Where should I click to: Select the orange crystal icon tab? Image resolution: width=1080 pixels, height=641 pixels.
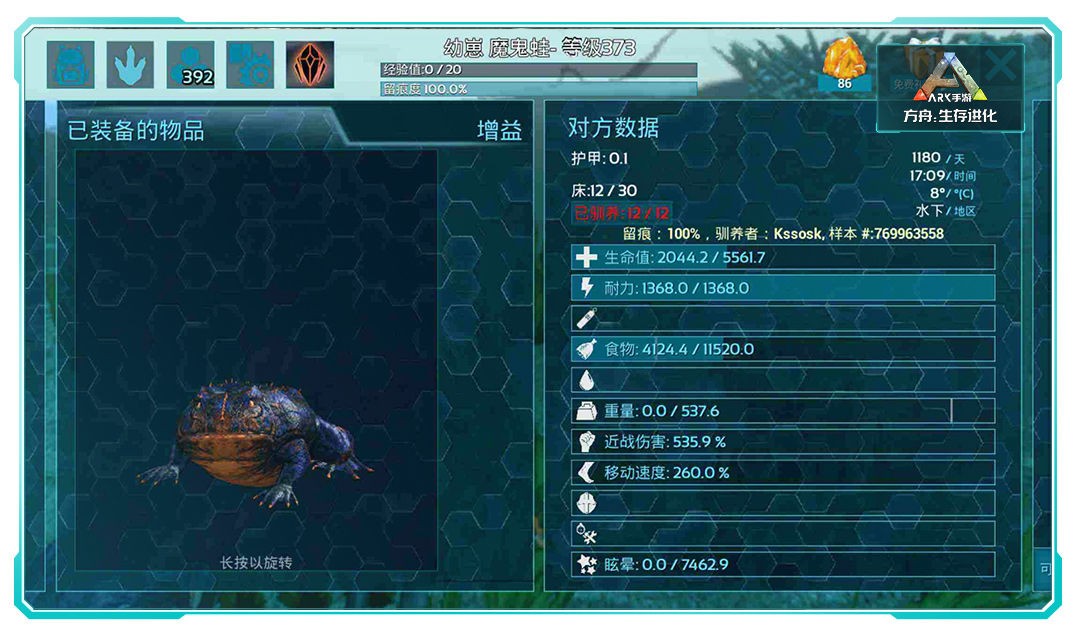click(x=310, y=65)
